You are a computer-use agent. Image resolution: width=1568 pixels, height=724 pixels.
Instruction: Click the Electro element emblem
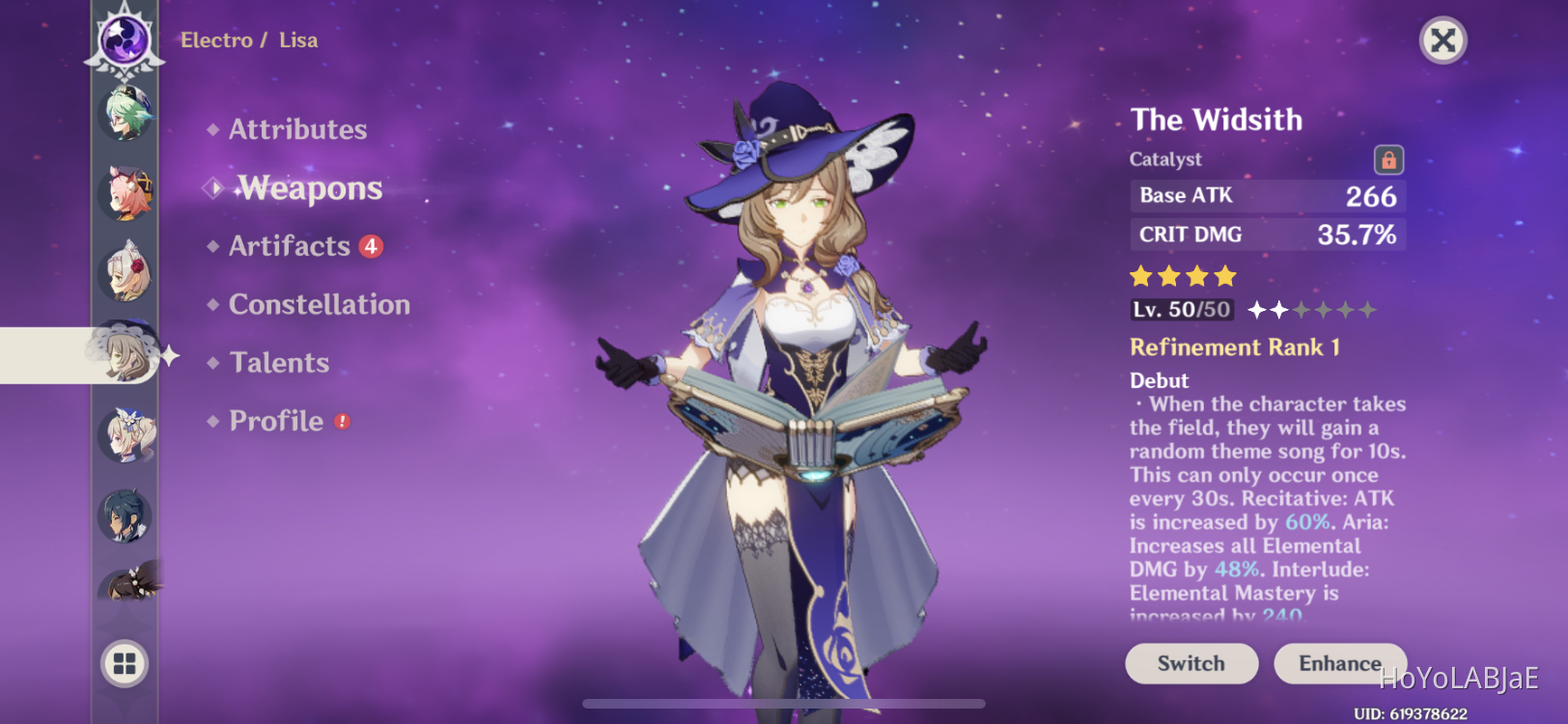126,42
